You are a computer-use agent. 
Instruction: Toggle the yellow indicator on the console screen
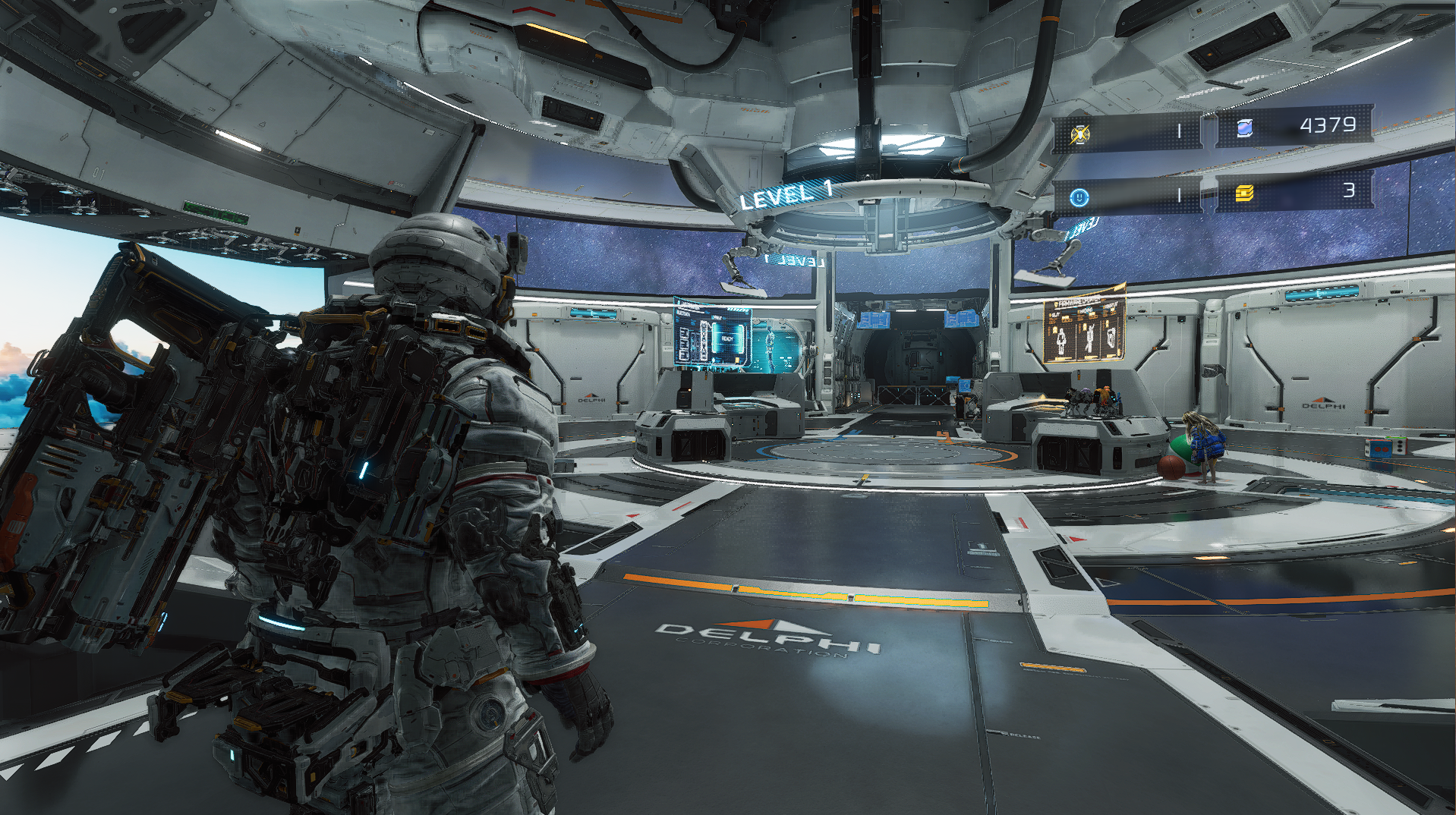pos(737,360)
